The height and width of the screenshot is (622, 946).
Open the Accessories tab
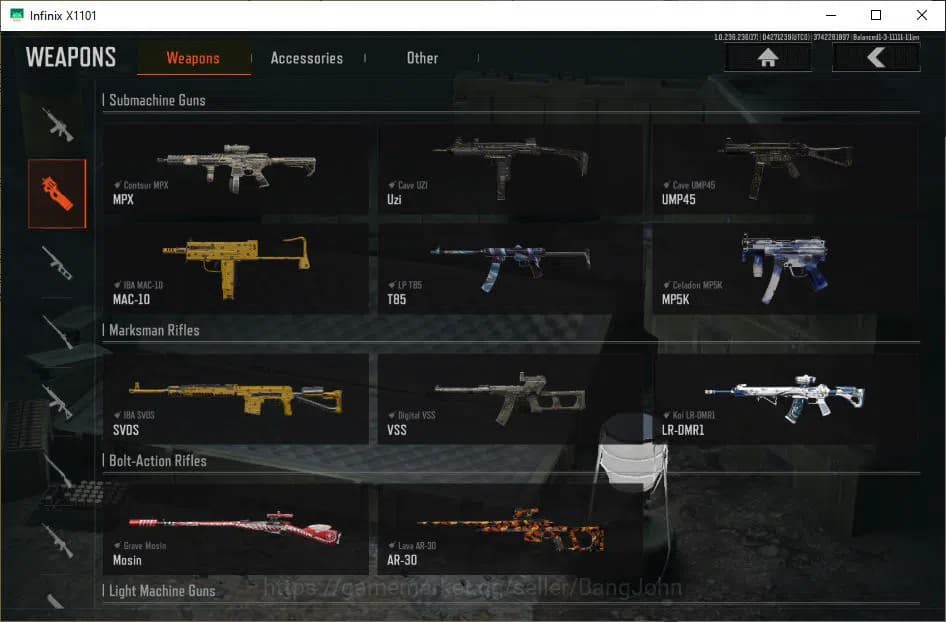(x=306, y=58)
